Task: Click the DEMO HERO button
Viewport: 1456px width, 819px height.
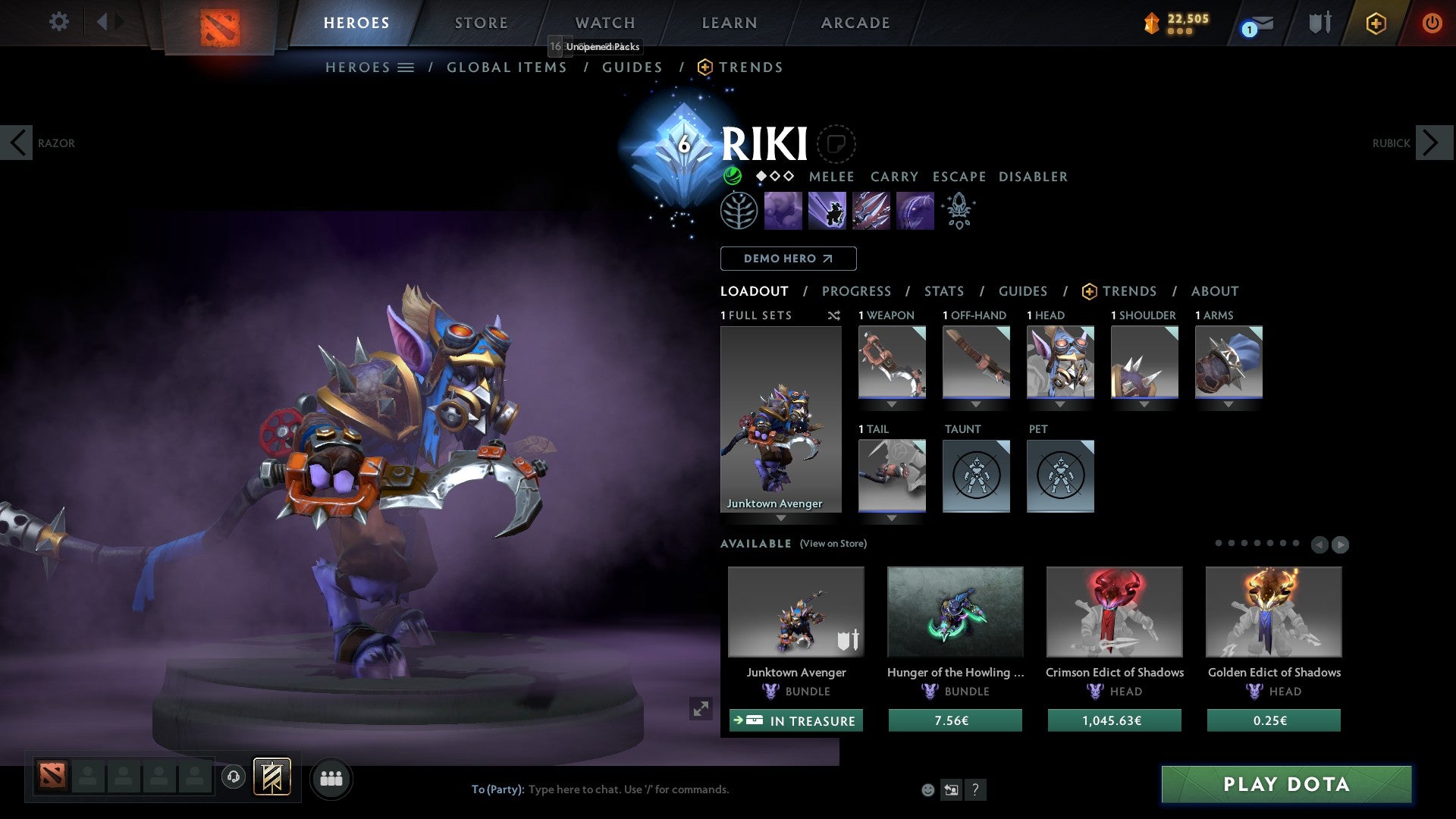Action: click(788, 259)
